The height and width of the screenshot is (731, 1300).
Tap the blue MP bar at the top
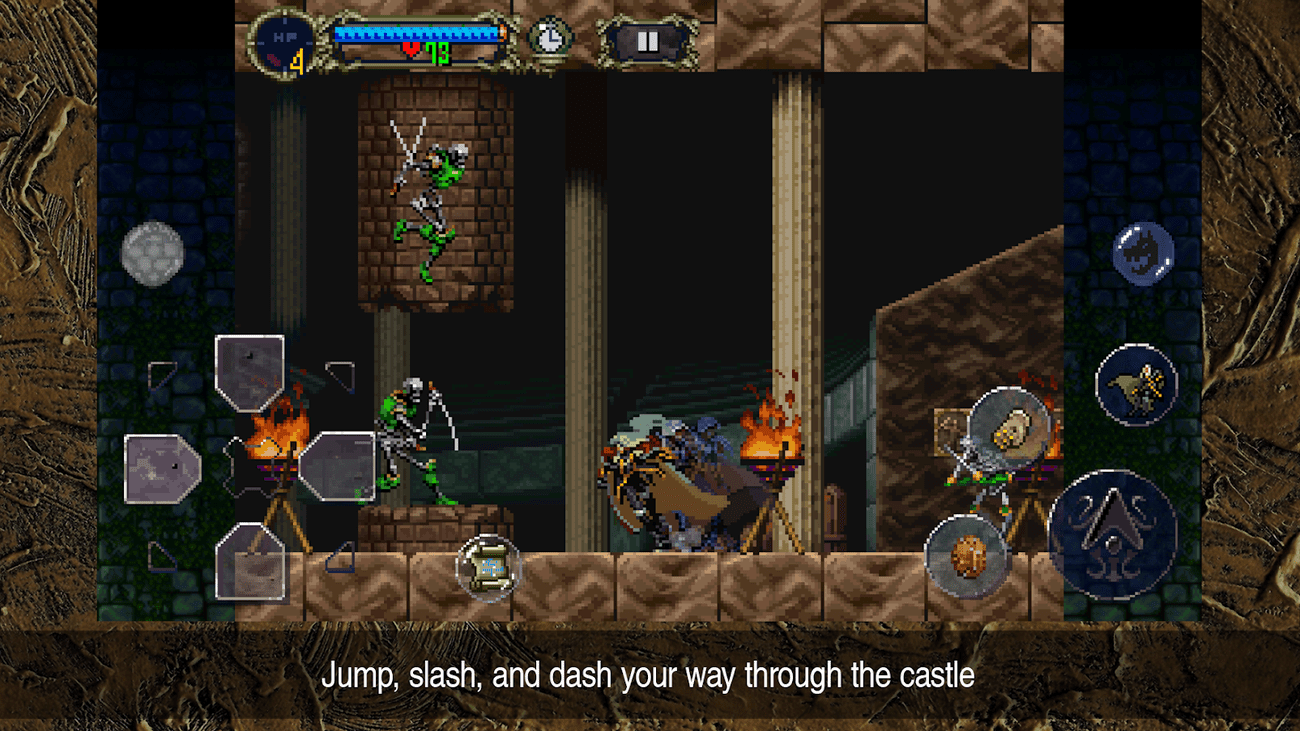[x=415, y=32]
